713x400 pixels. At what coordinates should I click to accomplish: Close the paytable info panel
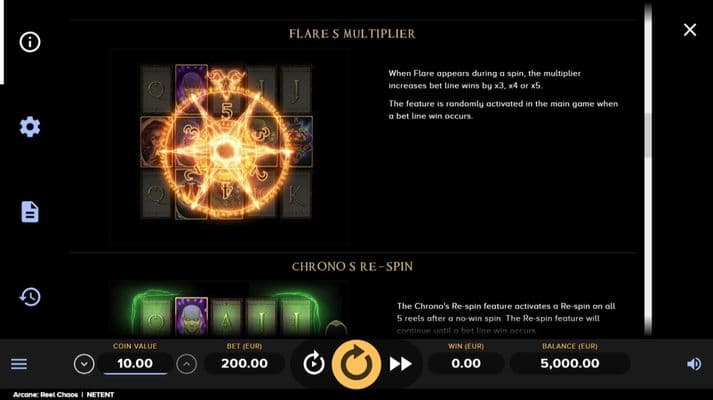689,30
